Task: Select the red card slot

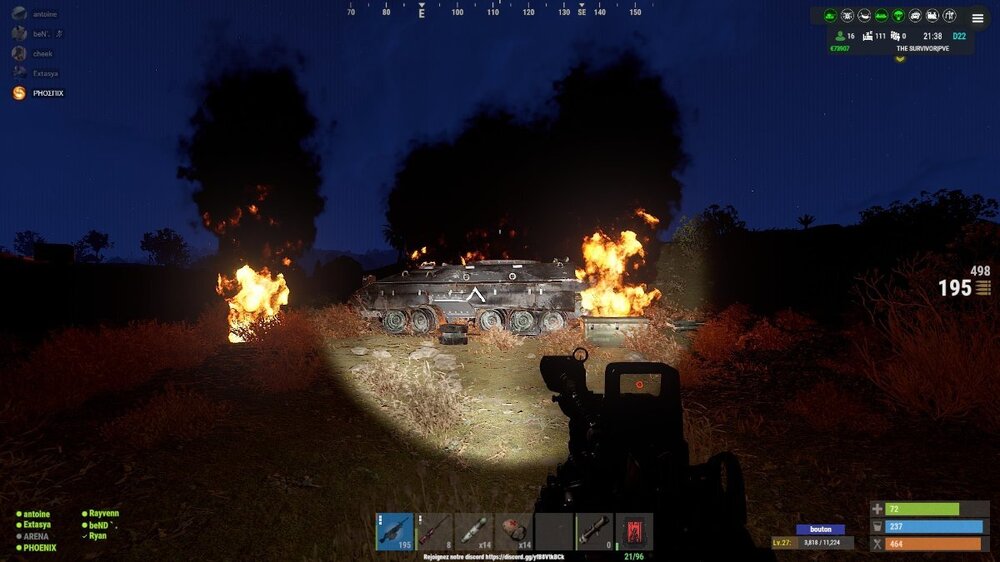Action: (x=634, y=531)
